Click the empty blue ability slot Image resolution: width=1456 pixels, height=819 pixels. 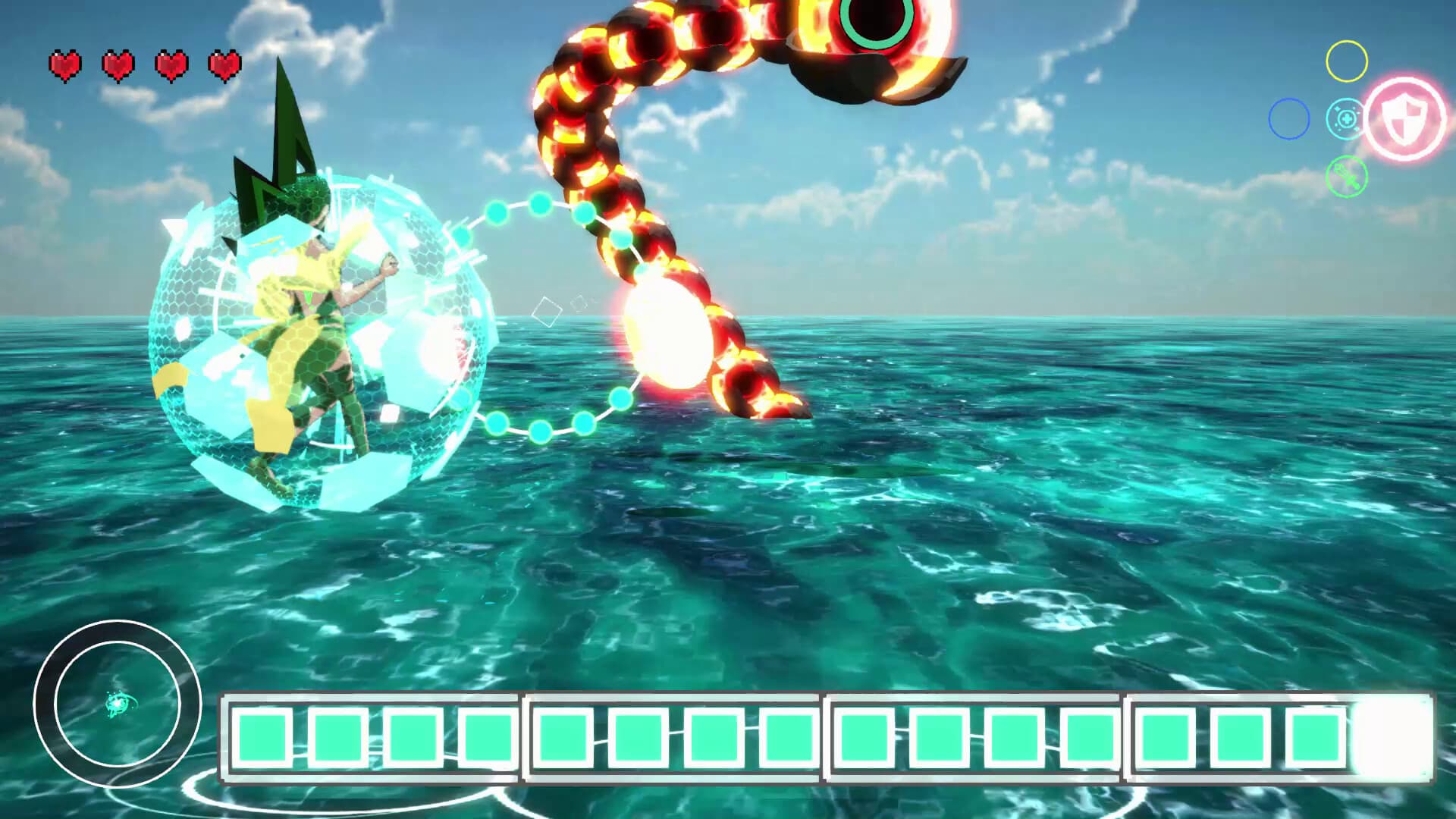point(1288,121)
